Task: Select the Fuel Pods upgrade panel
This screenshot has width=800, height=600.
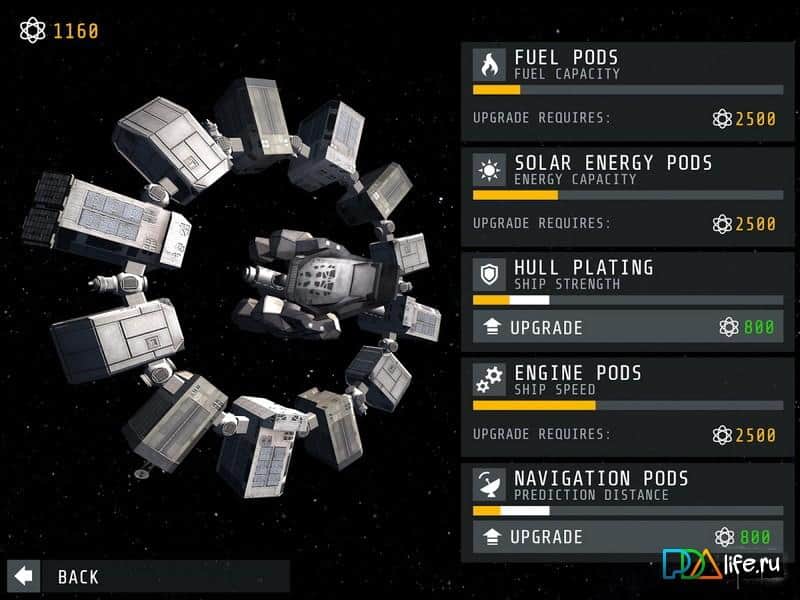Action: click(x=627, y=92)
